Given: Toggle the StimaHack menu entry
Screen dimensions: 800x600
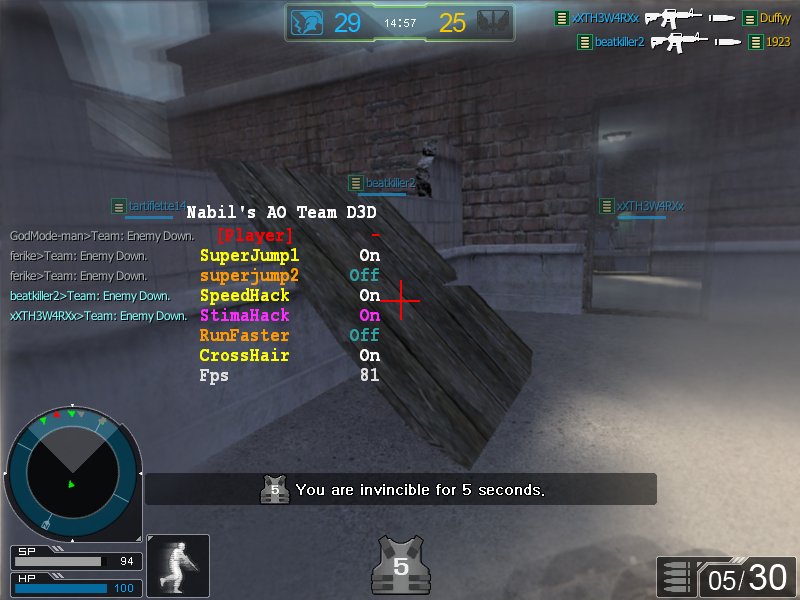Looking at the screenshot, I should tap(245, 316).
